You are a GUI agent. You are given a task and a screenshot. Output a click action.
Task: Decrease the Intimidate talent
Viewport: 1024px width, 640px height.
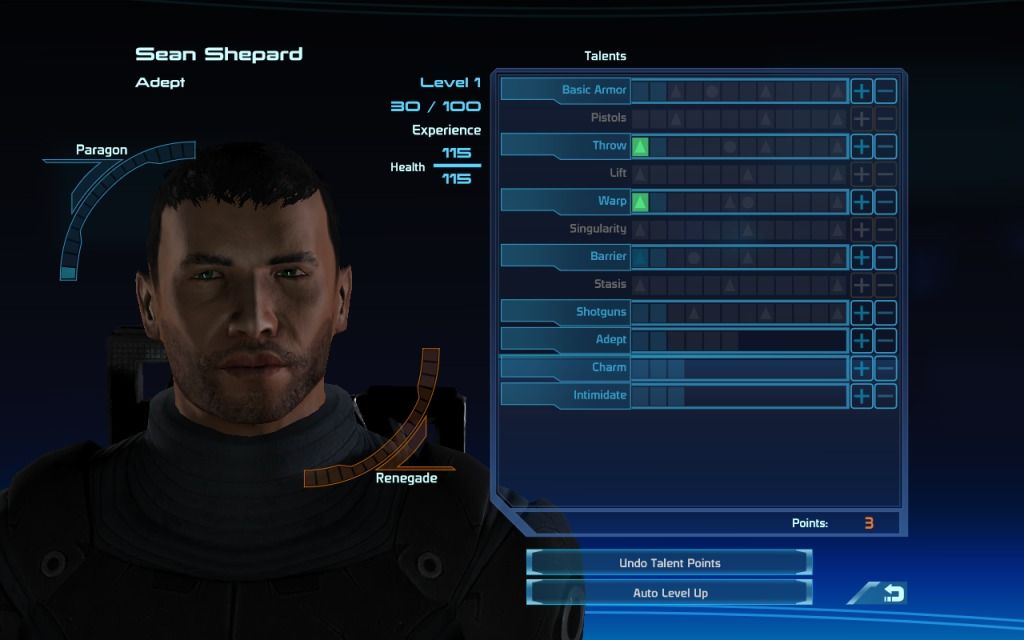tap(885, 396)
